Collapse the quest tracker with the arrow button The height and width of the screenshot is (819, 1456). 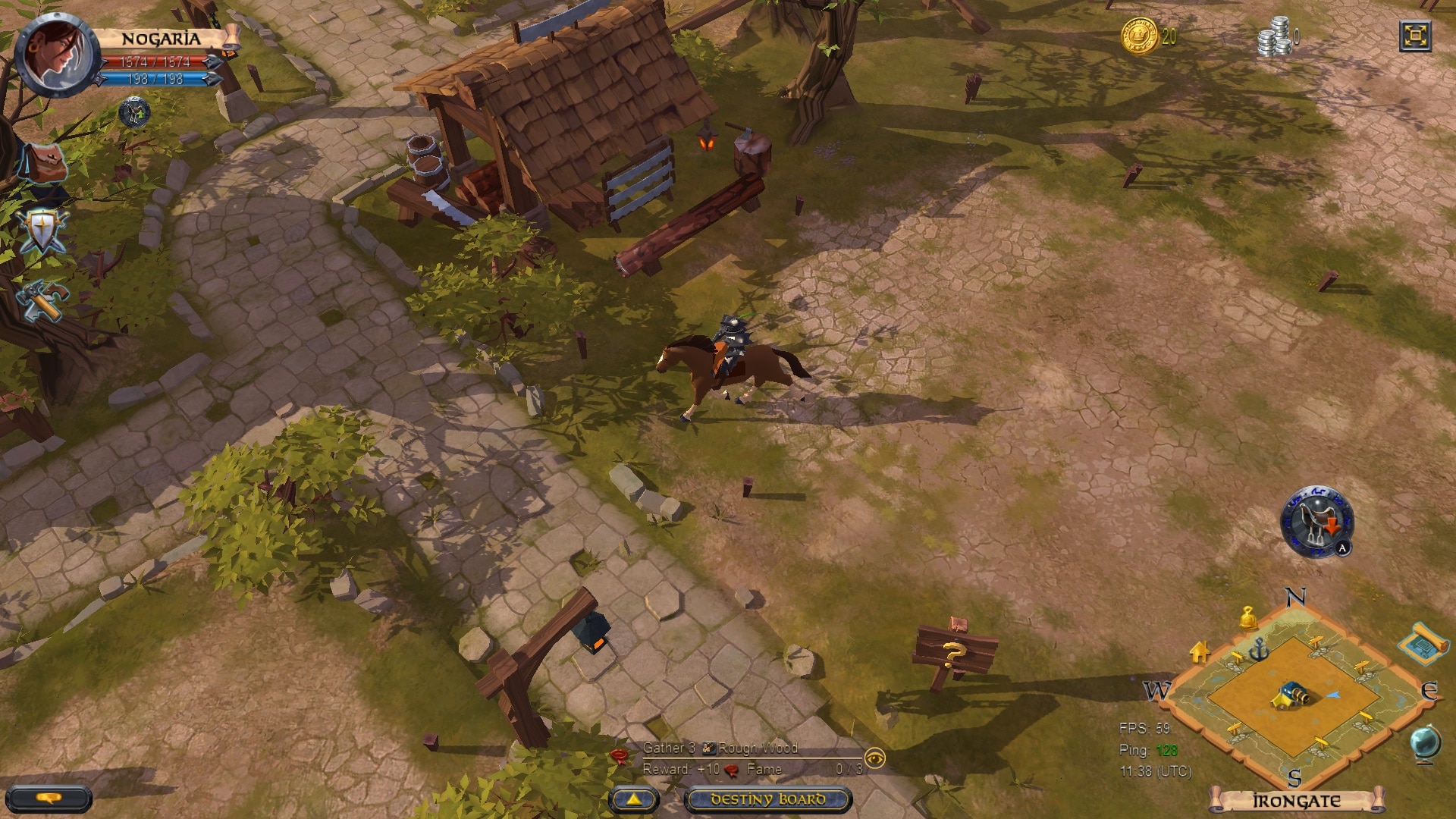[x=634, y=799]
